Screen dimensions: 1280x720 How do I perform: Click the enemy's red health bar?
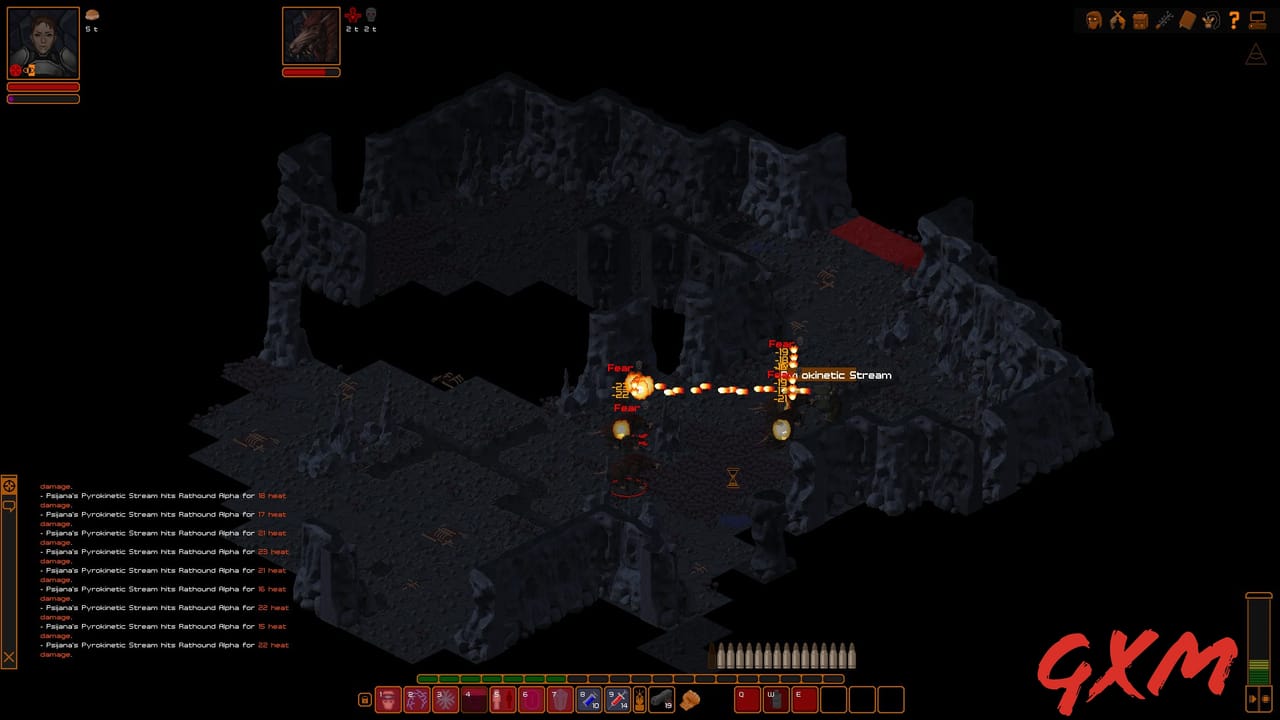click(x=311, y=71)
